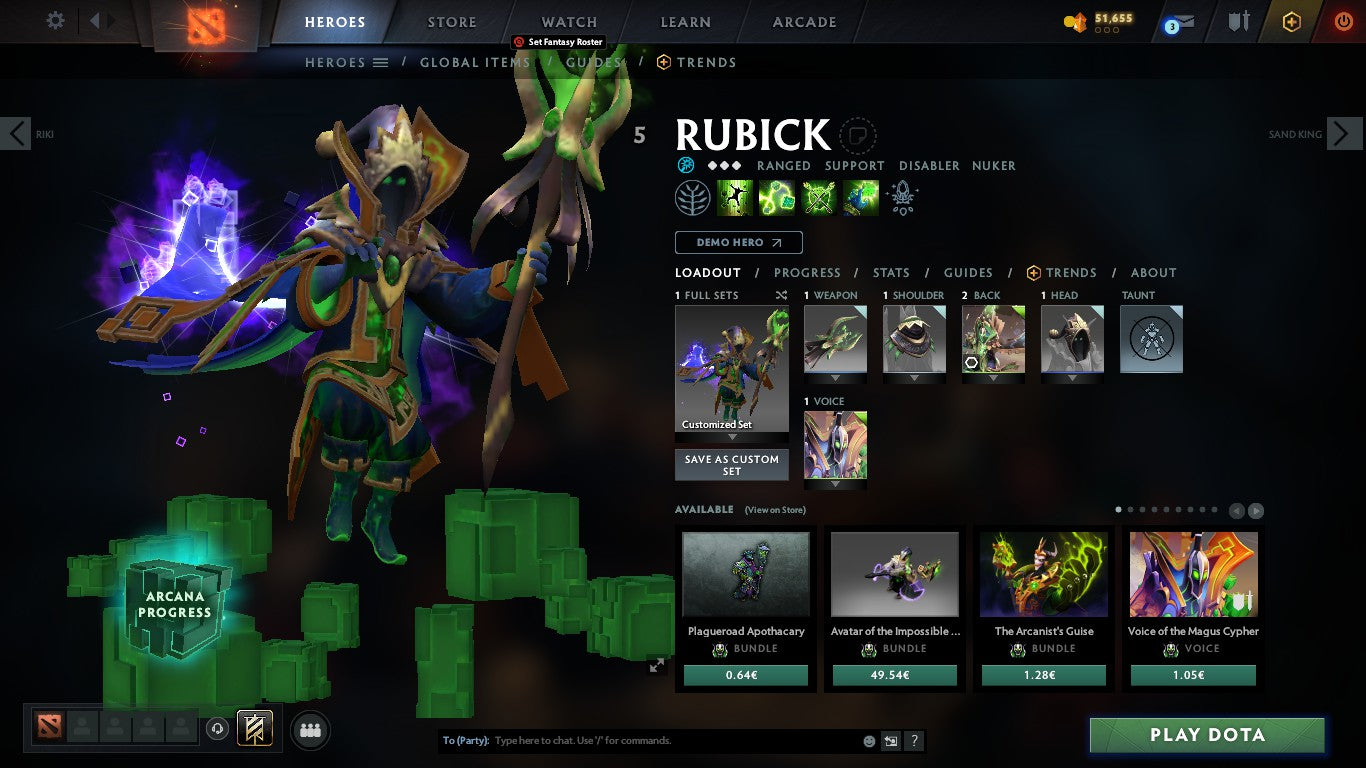This screenshot has width=1366, height=768.
Task: Open Rubick's talent tree icon
Action: coord(693,197)
